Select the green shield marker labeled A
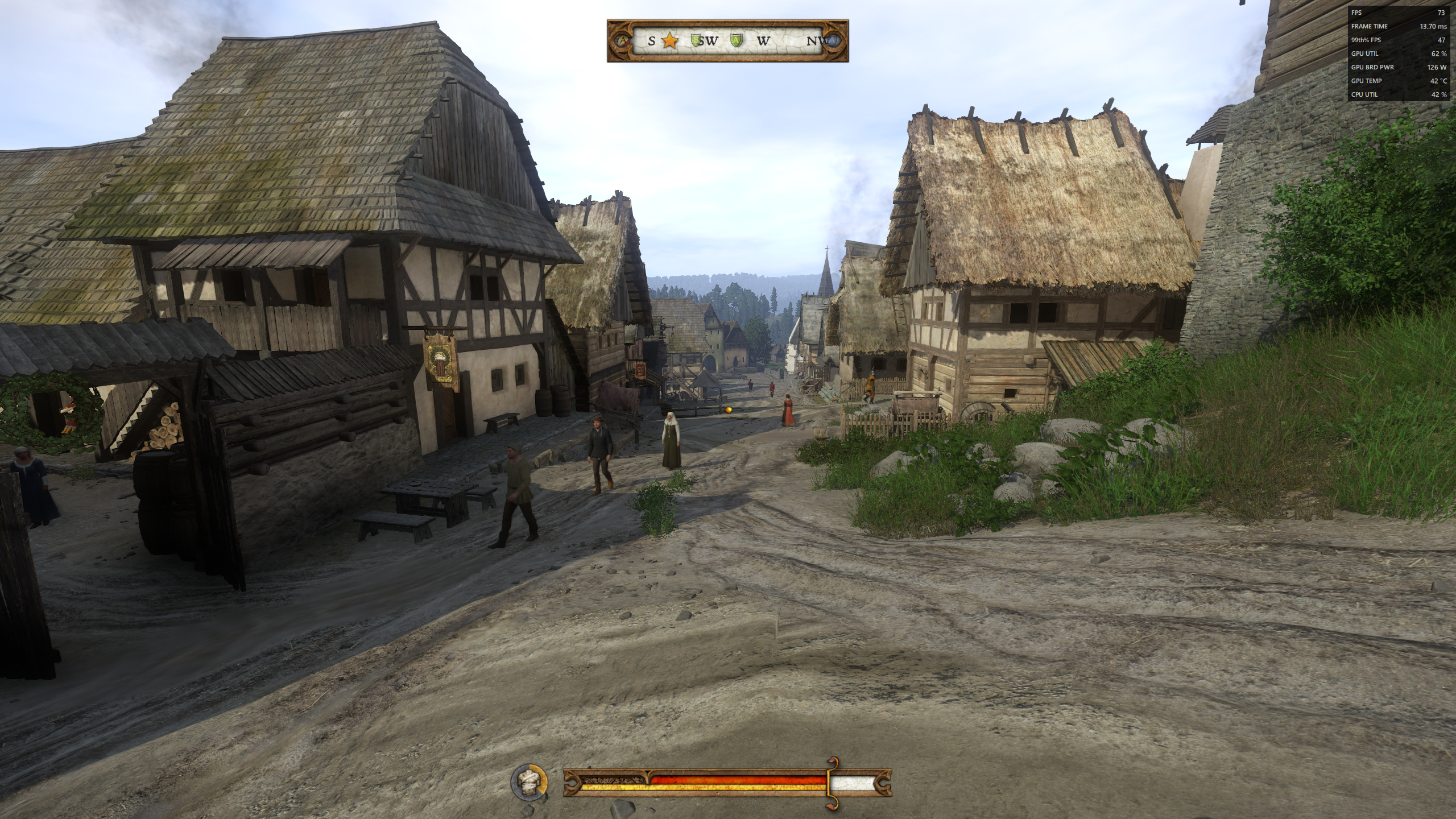Image resolution: width=1456 pixels, height=819 pixels. pos(736,40)
